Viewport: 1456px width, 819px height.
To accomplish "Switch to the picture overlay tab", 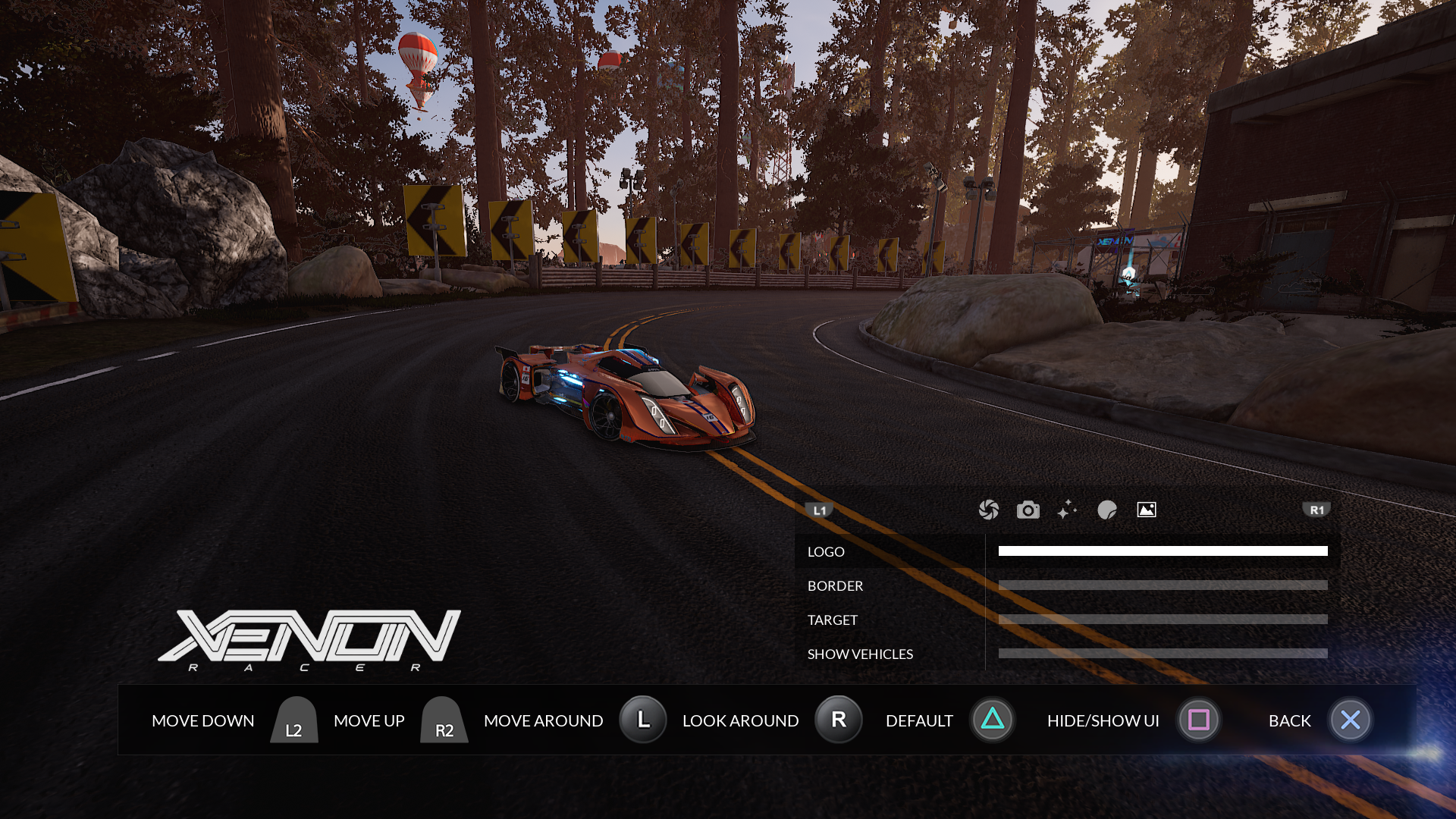I will click(1147, 510).
